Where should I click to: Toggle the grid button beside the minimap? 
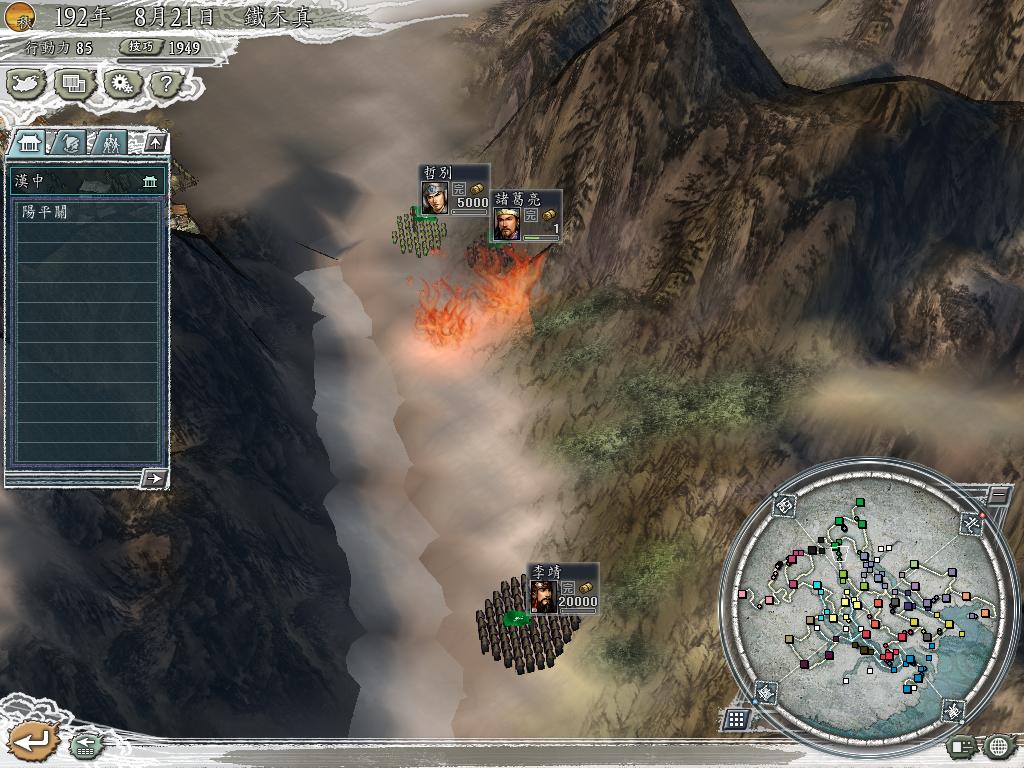[736, 718]
